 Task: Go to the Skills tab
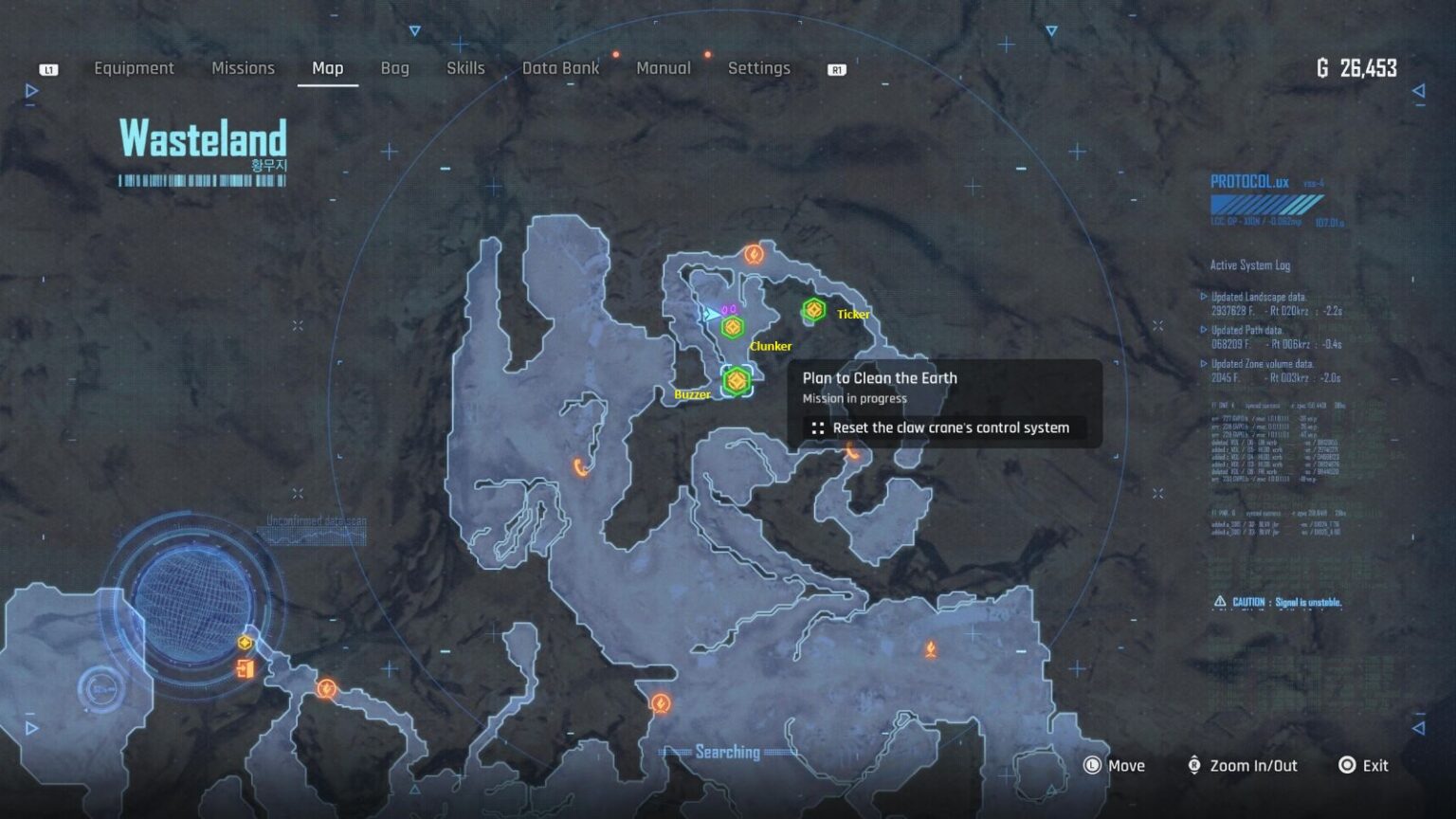click(x=465, y=68)
